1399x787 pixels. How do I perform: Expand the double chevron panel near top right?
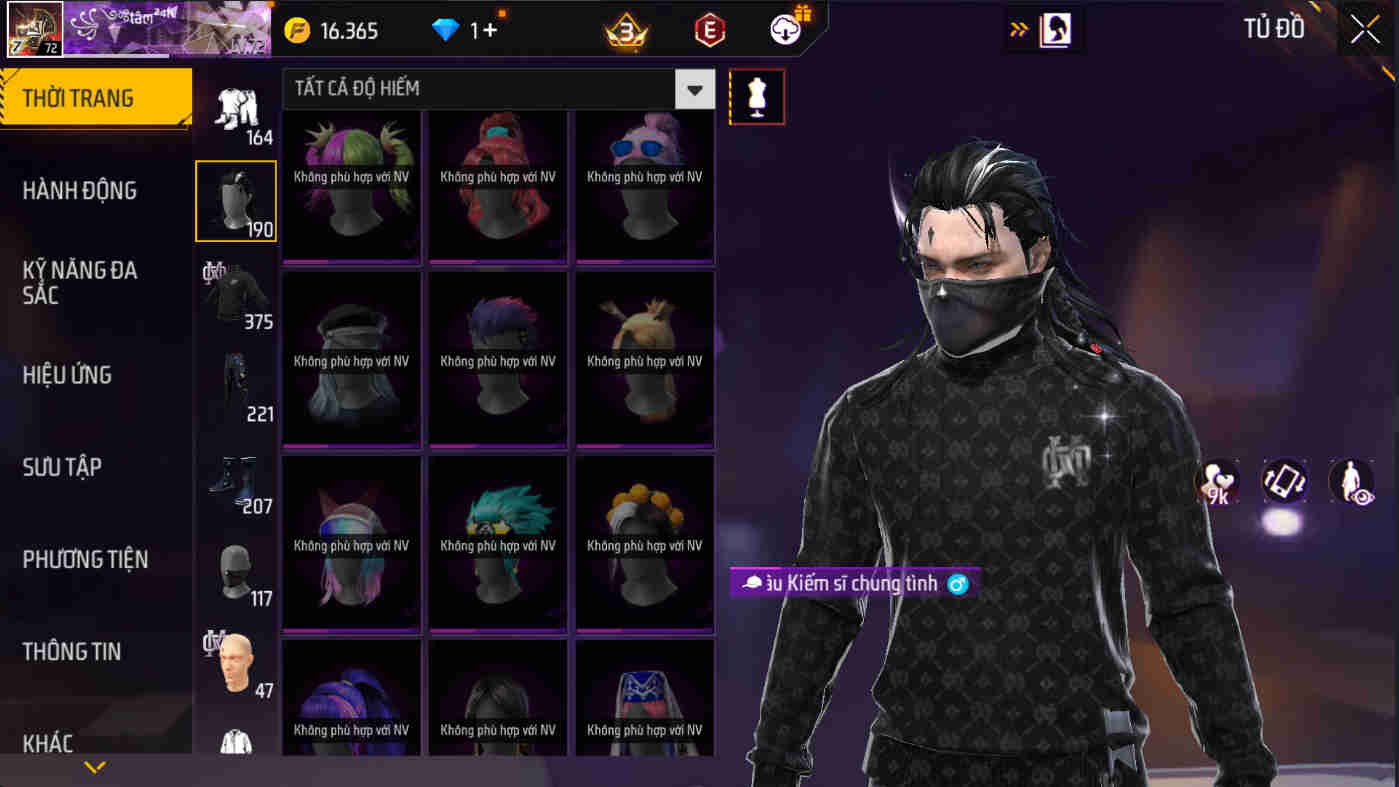[1020, 29]
